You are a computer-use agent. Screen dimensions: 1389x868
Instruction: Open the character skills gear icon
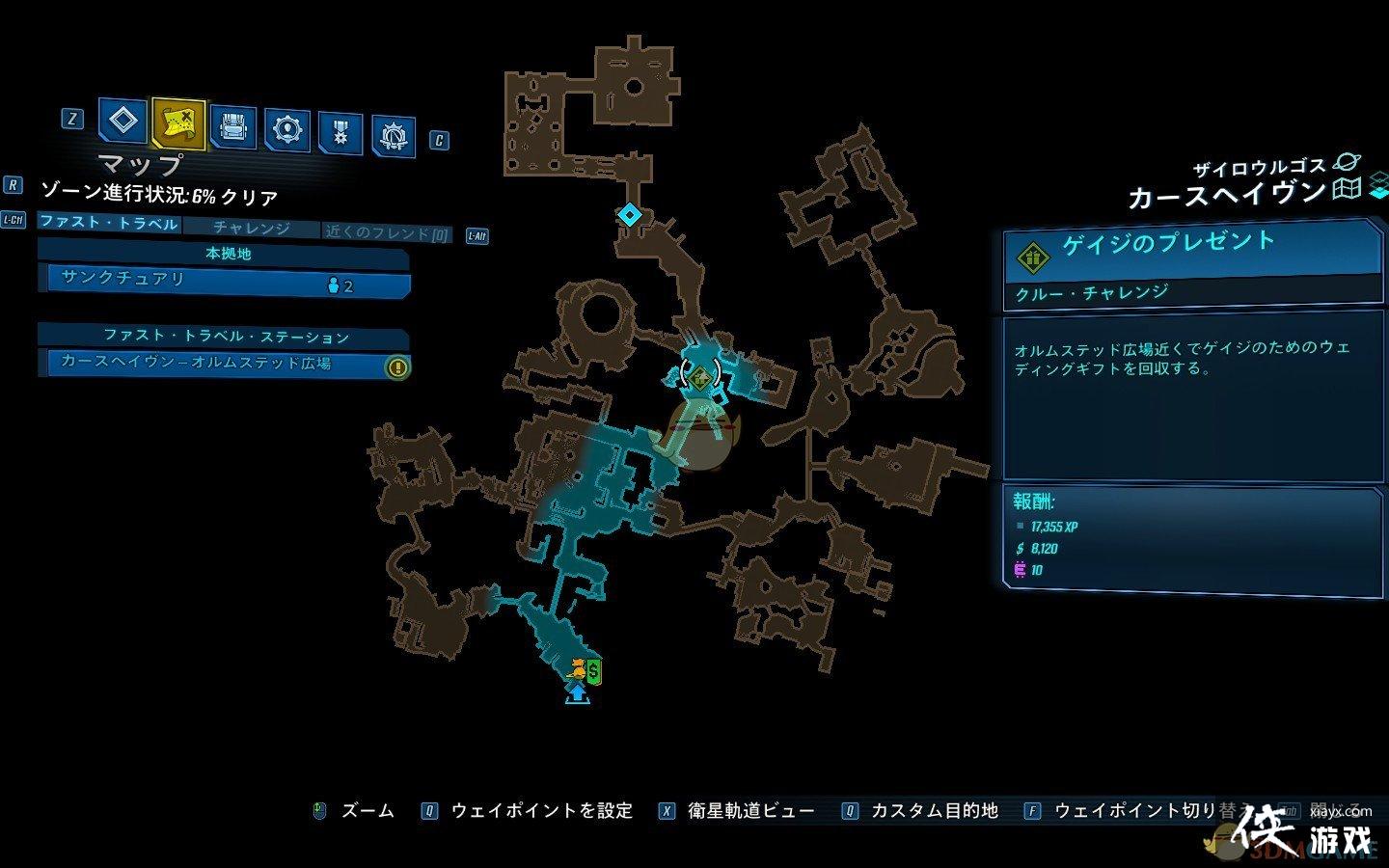click(x=285, y=126)
